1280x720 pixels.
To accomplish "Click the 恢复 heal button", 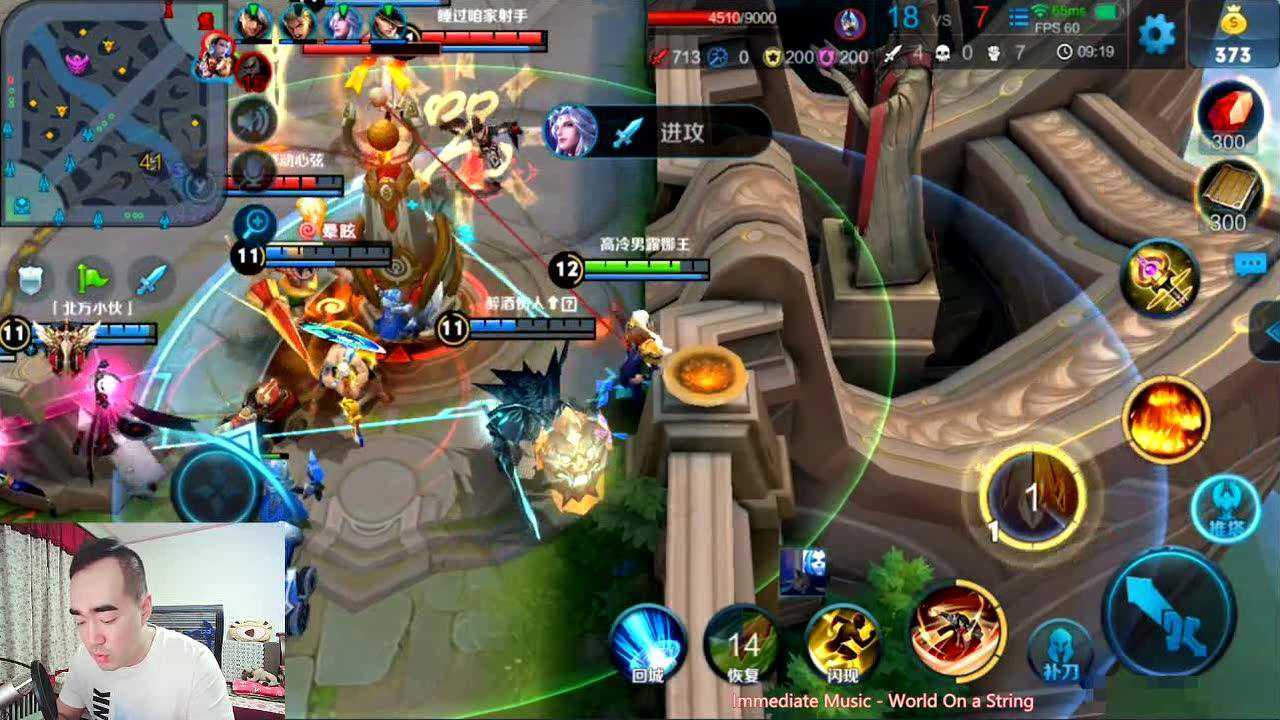I will 743,644.
